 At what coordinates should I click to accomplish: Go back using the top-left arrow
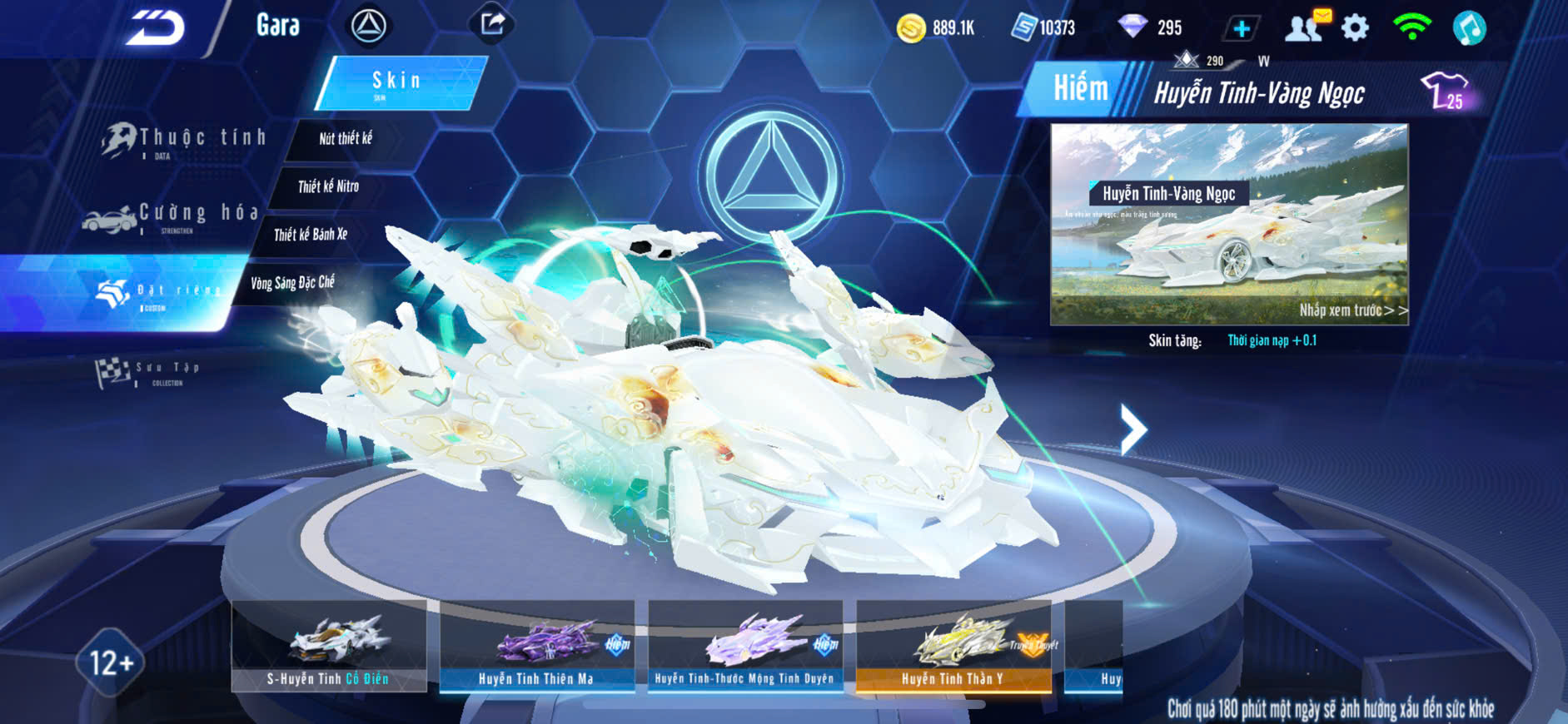(156, 27)
